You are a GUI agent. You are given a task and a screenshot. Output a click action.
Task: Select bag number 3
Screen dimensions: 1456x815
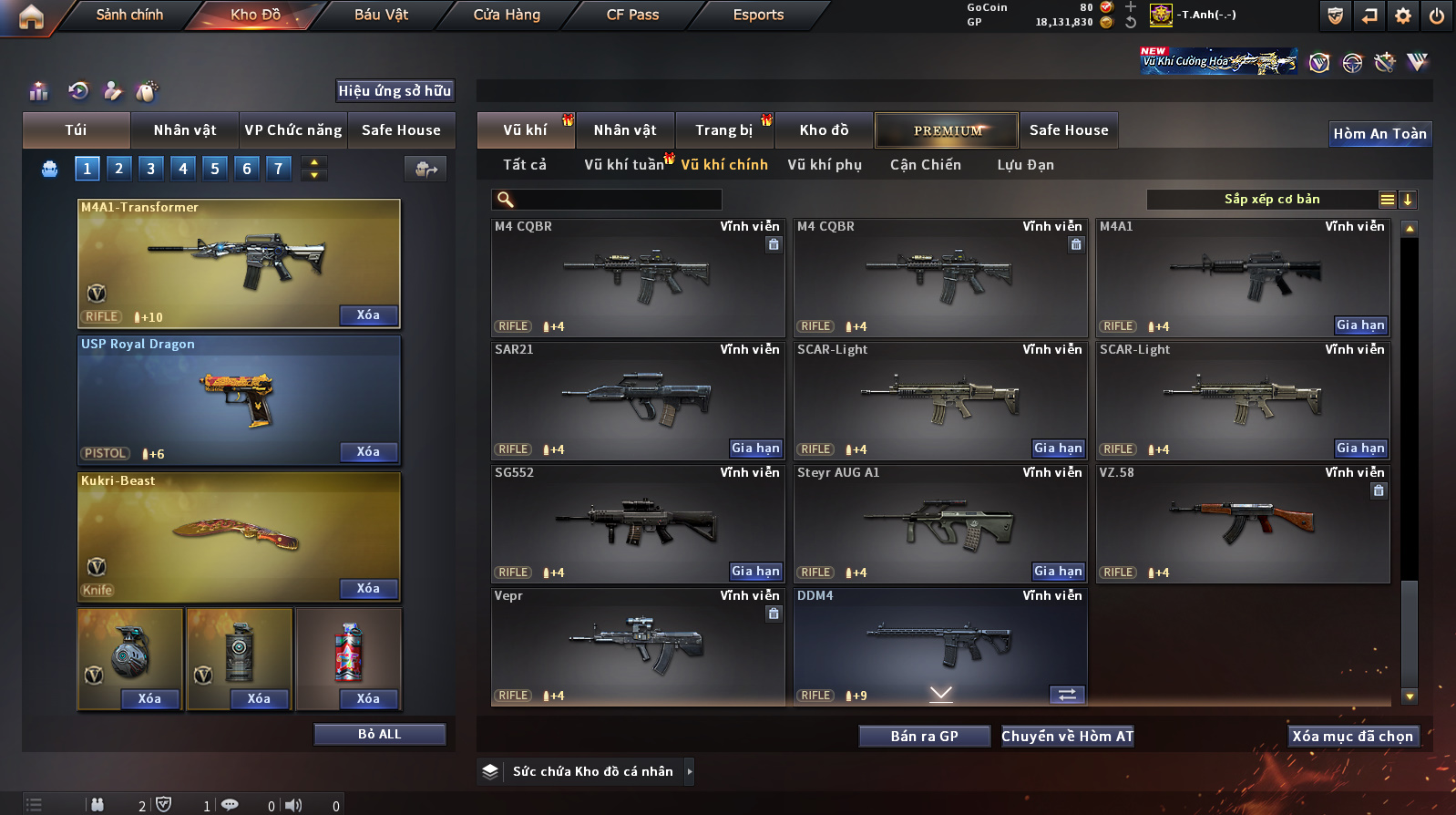[151, 168]
